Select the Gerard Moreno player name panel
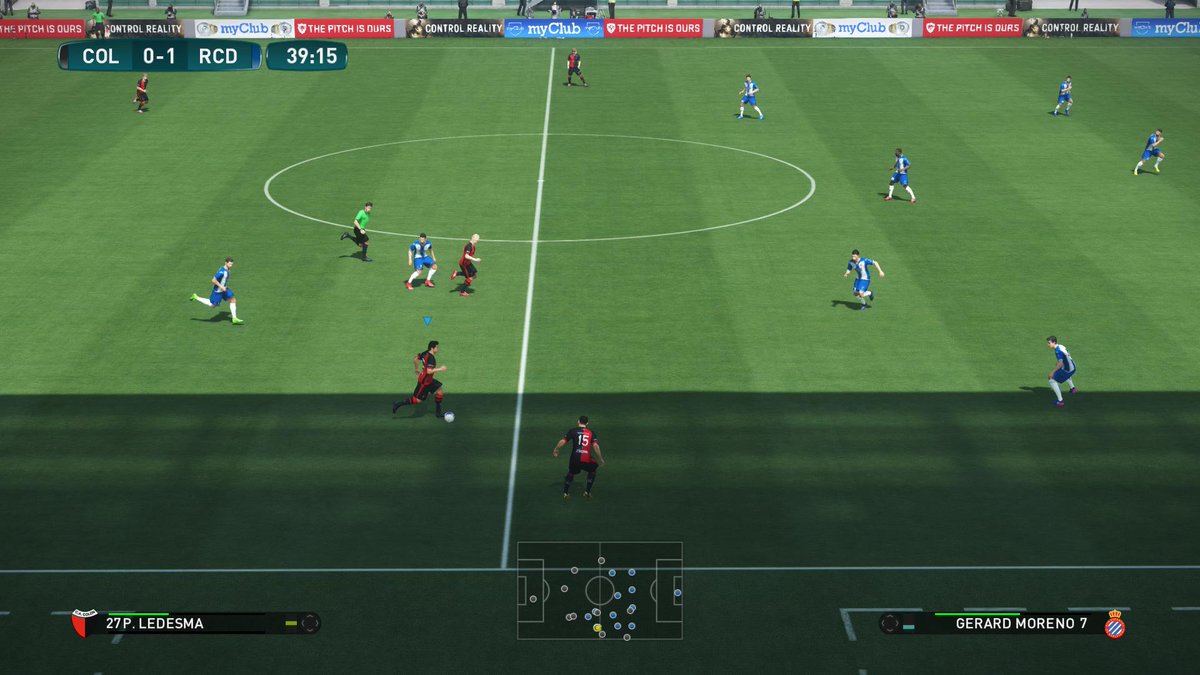 pos(1006,623)
